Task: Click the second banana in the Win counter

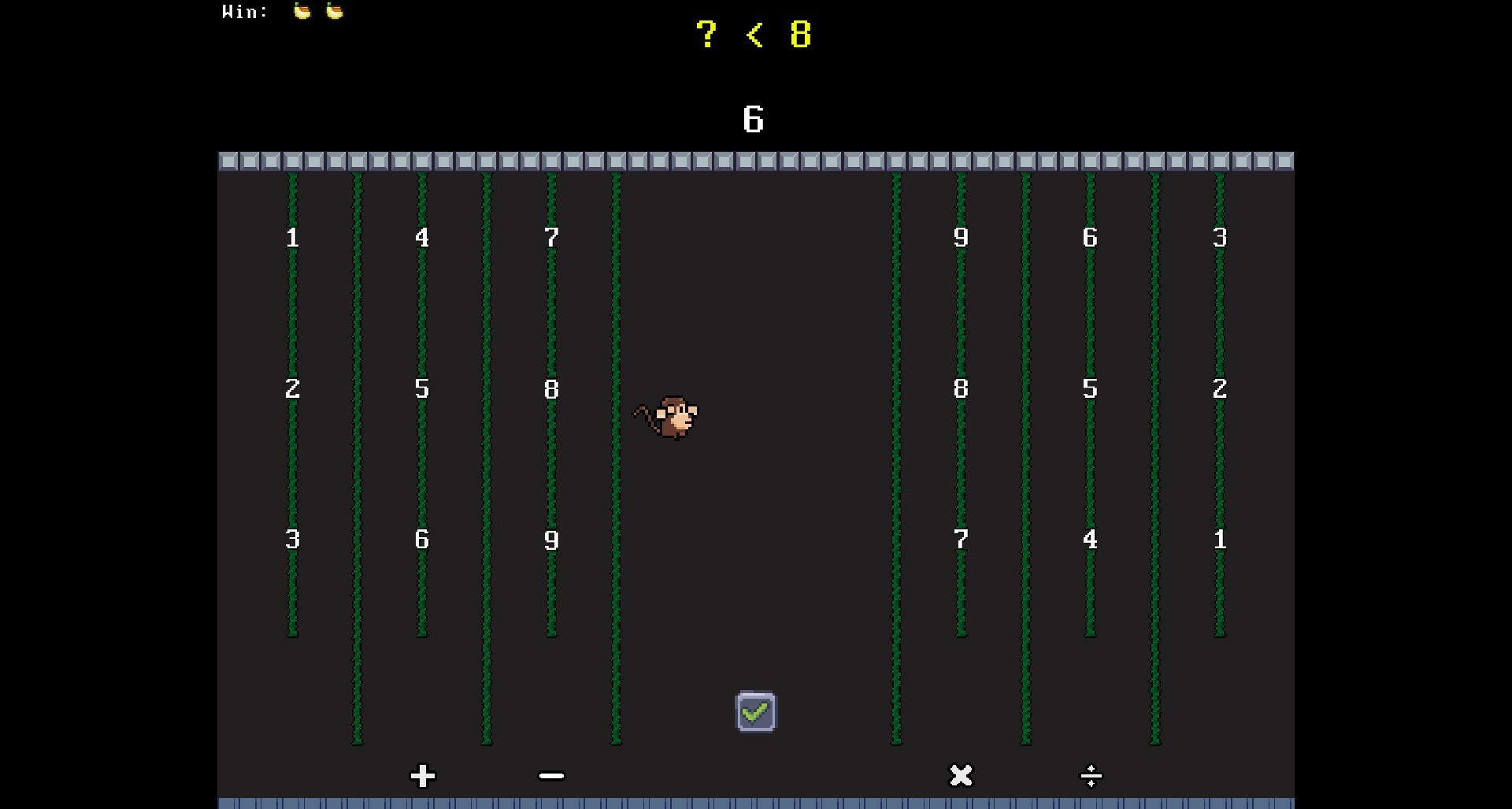Action: tap(334, 11)
